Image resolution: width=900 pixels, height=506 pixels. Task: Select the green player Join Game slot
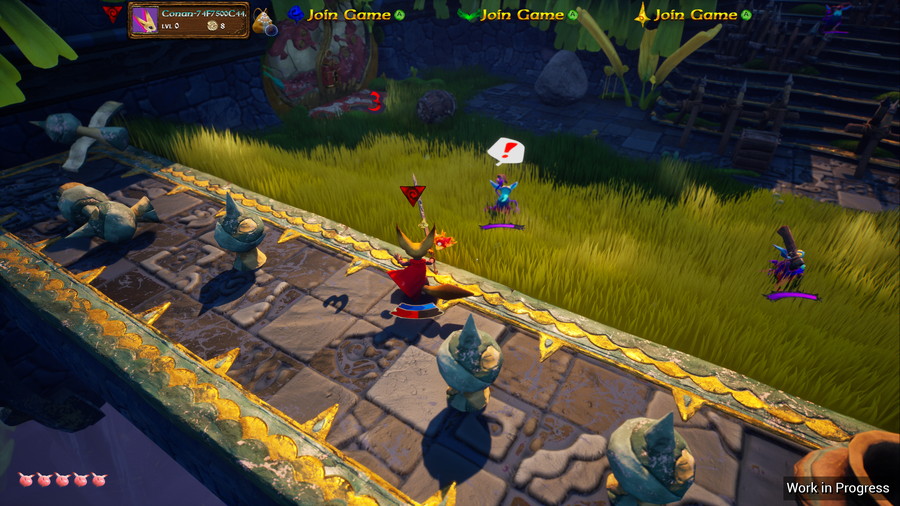[x=519, y=15]
